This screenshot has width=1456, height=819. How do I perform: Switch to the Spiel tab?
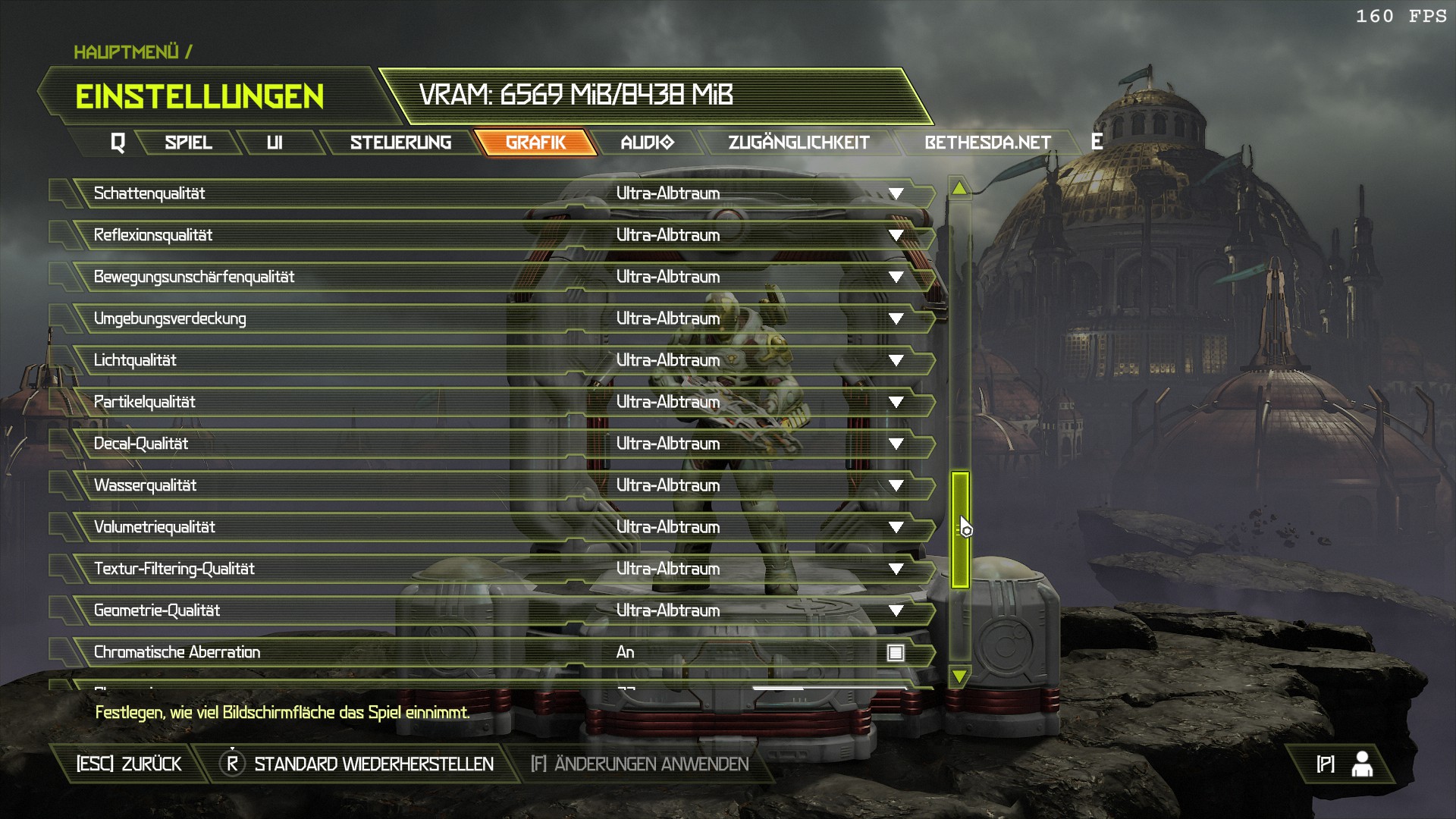click(x=188, y=143)
